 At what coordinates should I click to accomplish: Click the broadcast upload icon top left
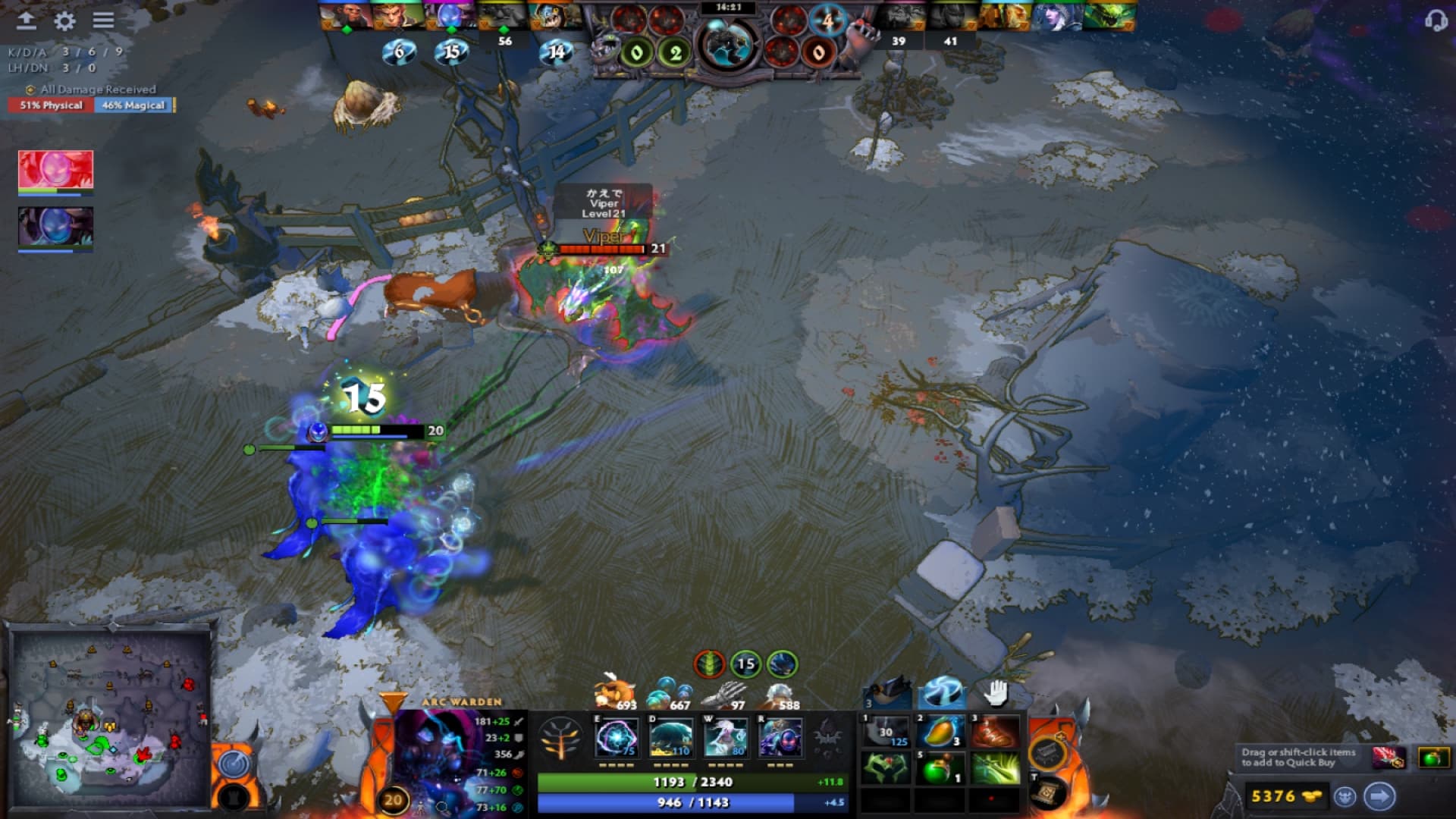pyautogui.click(x=27, y=20)
